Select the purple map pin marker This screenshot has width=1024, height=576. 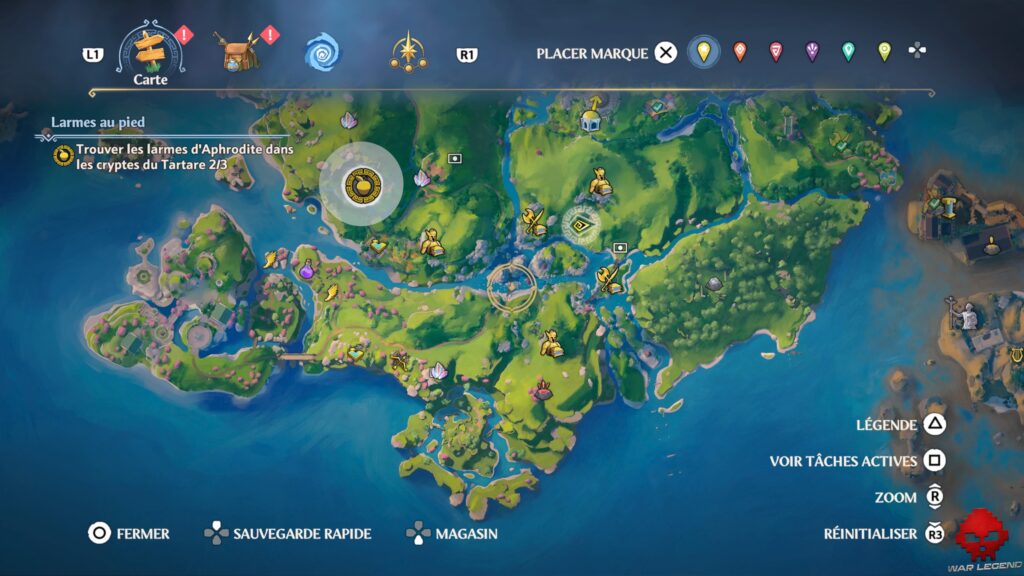[812, 52]
